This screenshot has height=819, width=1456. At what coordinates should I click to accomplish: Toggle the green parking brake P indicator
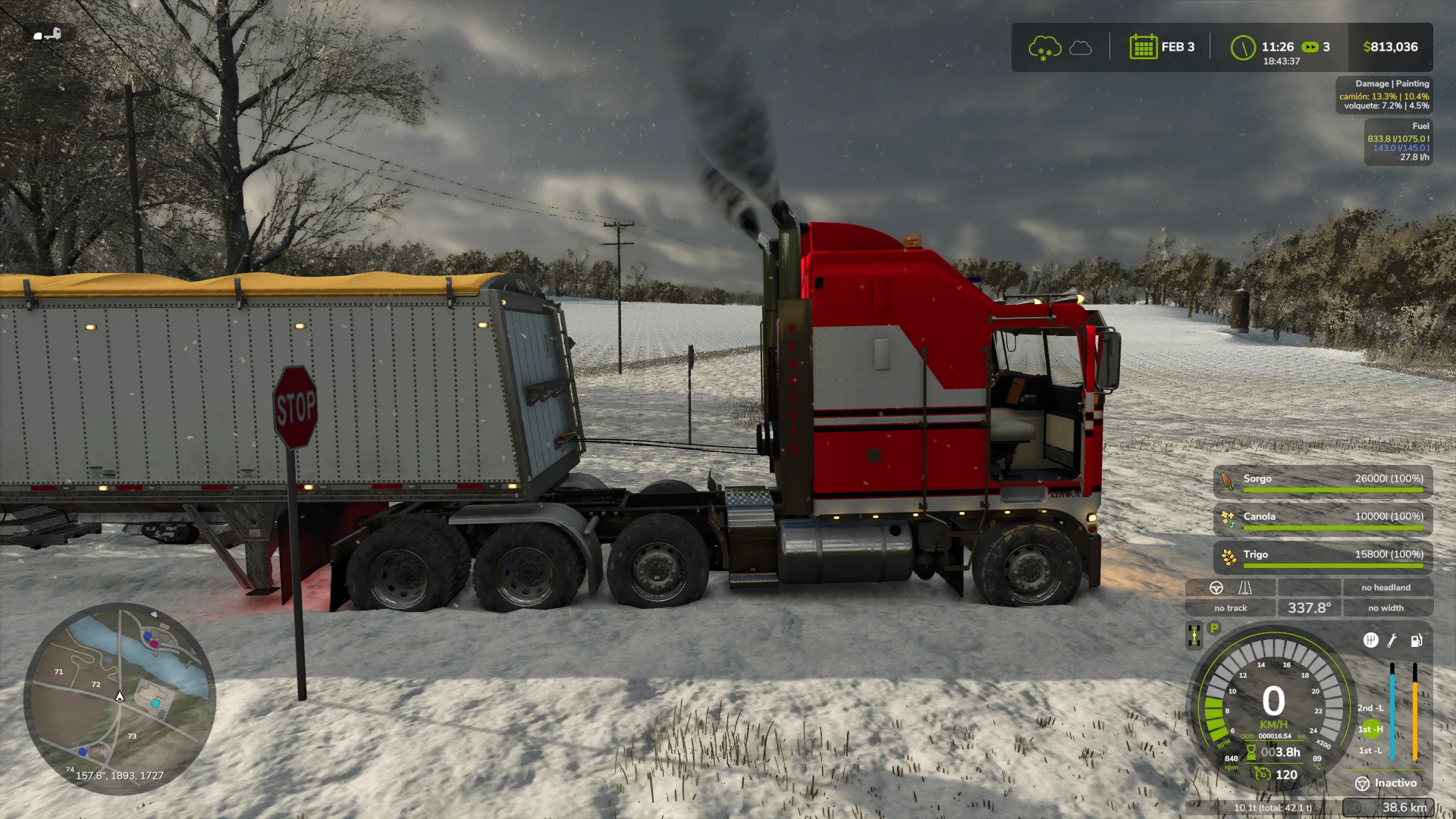[x=1214, y=628]
